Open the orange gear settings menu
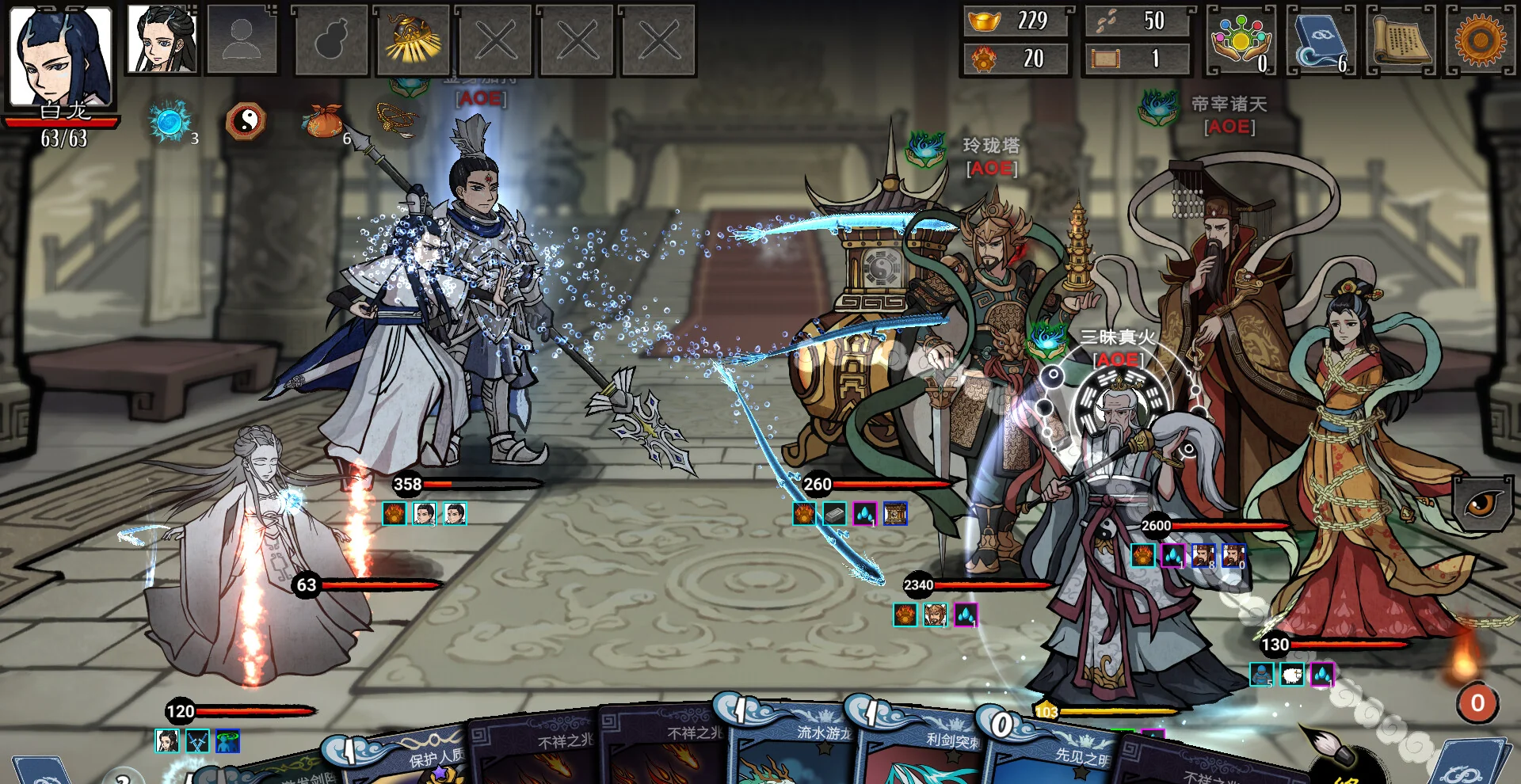Screen dimensions: 1521x784 pyautogui.click(x=1480, y=40)
